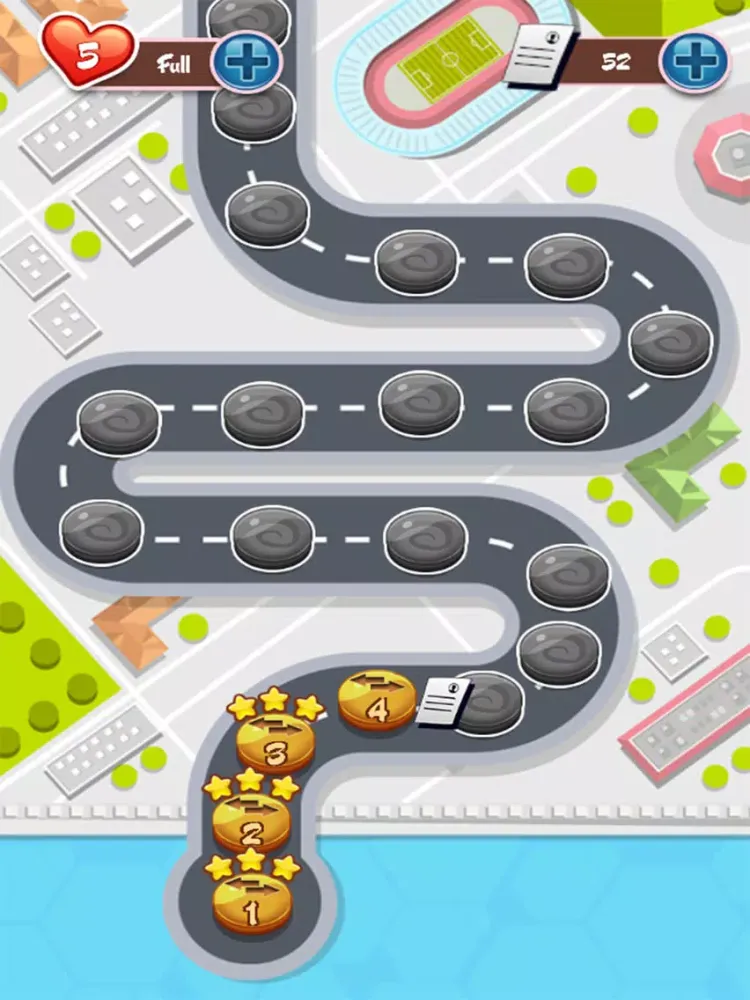Add more lives with the plus button
The height and width of the screenshot is (1000, 750).
[x=244, y=62]
